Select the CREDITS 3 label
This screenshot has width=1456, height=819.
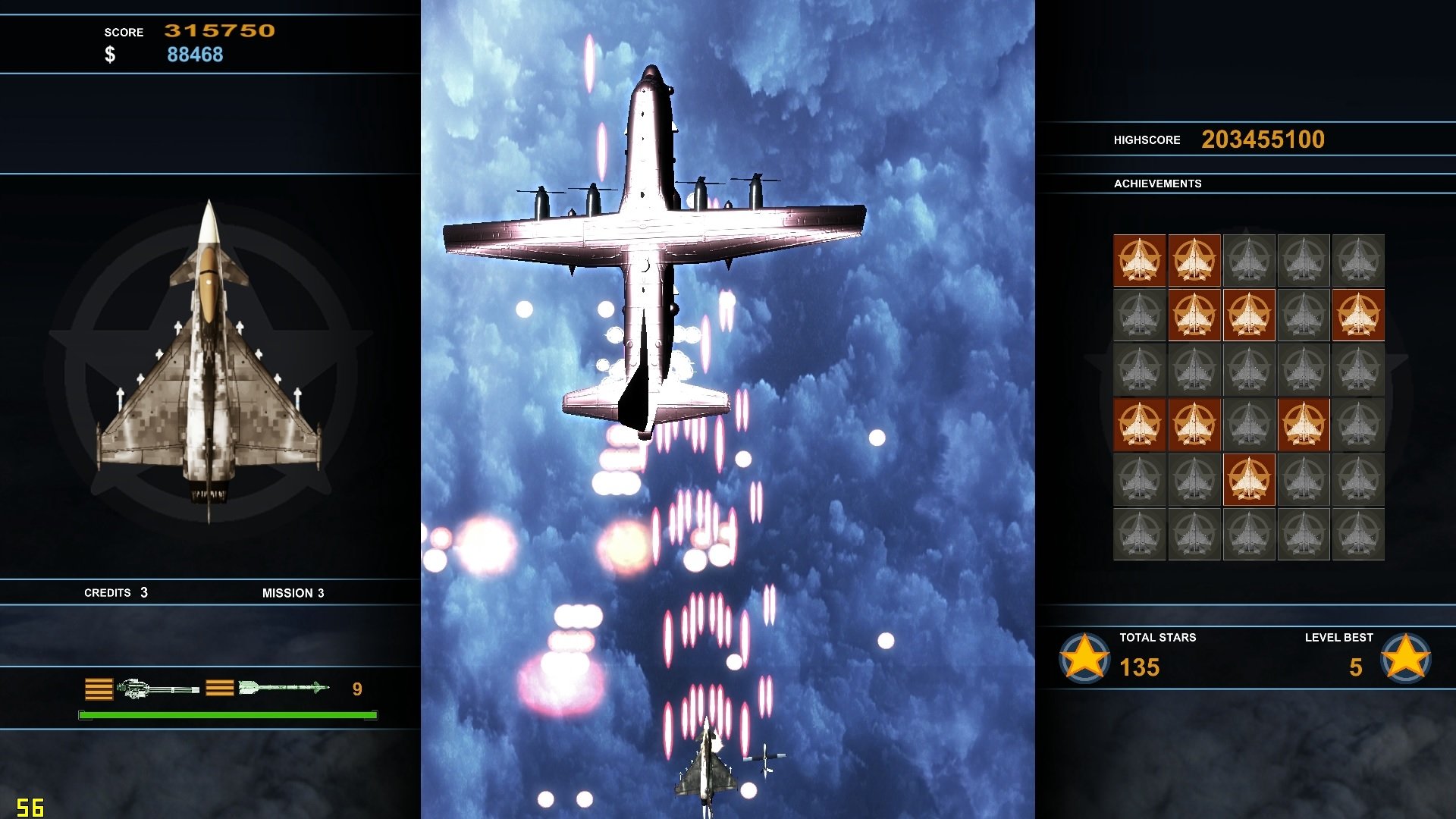(x=115, y=593)
